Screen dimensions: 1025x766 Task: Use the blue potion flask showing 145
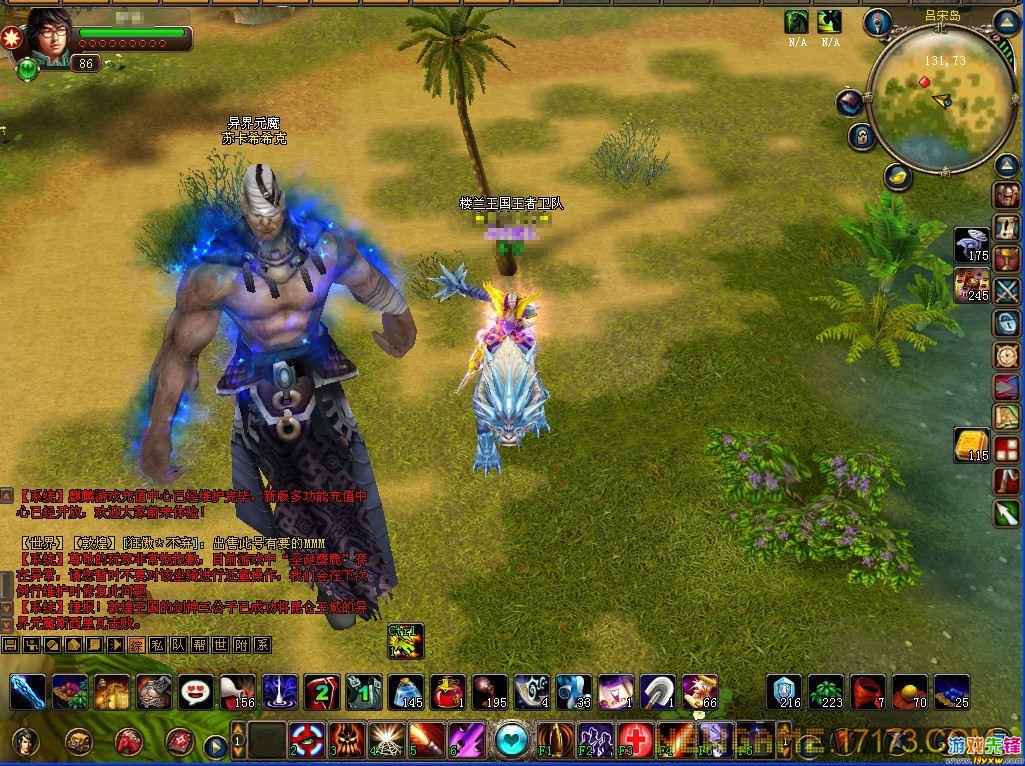(x=405, y=691)
